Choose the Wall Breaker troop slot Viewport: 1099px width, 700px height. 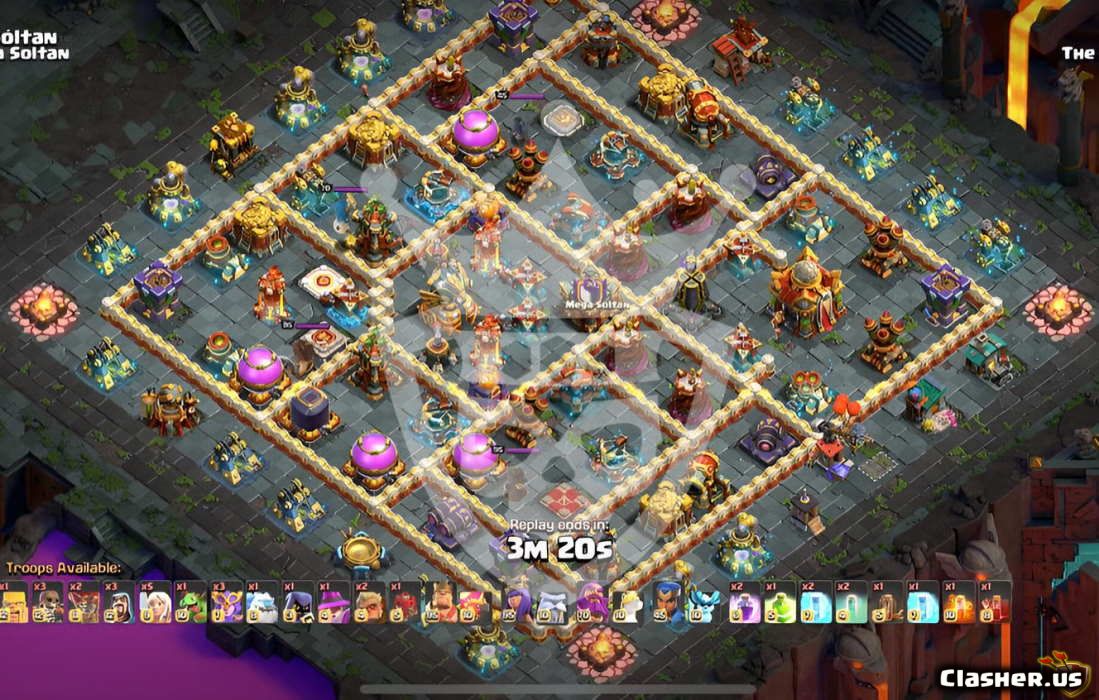click(x=49, y=604)
